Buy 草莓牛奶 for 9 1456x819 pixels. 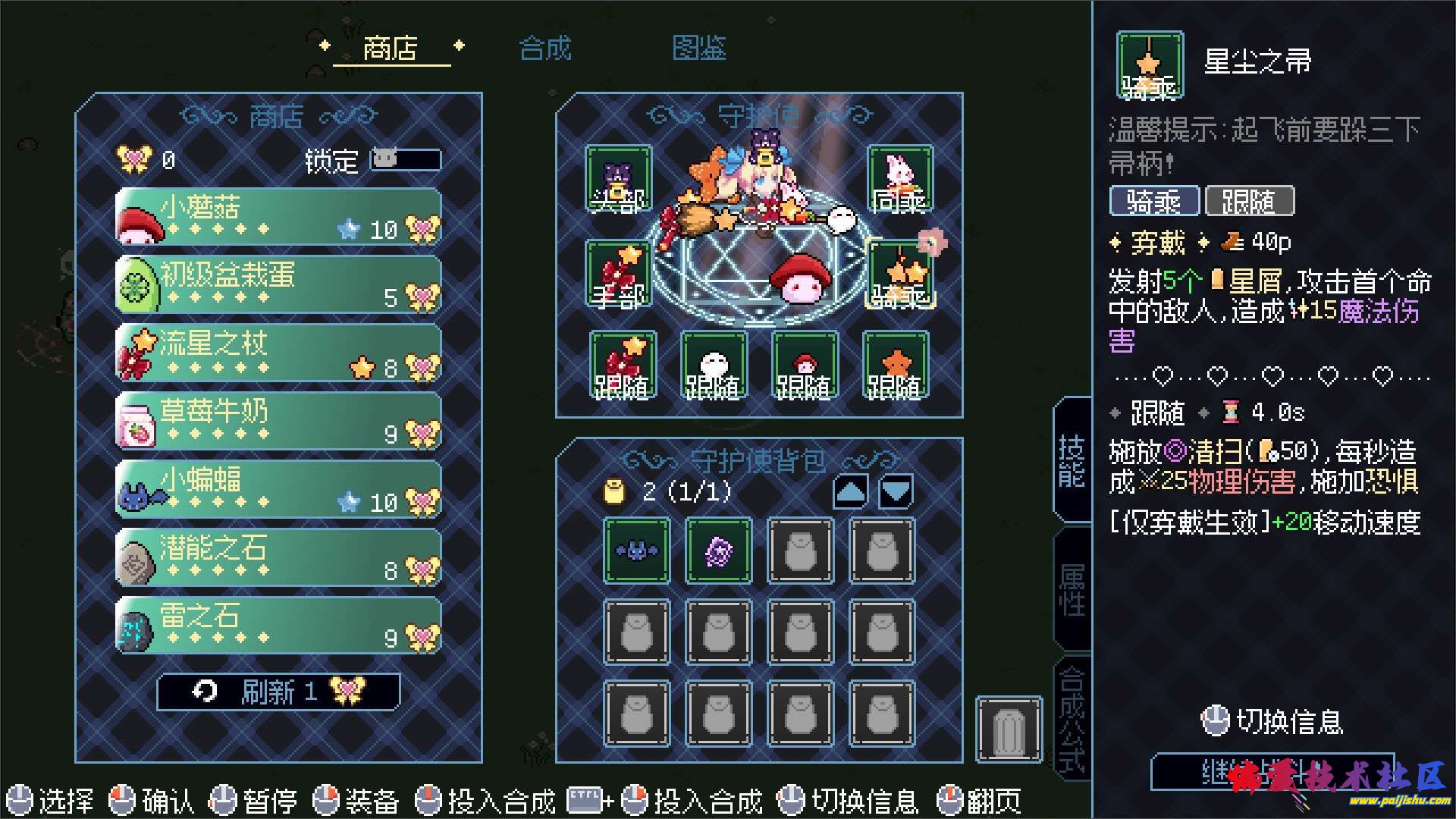point(278,422)
